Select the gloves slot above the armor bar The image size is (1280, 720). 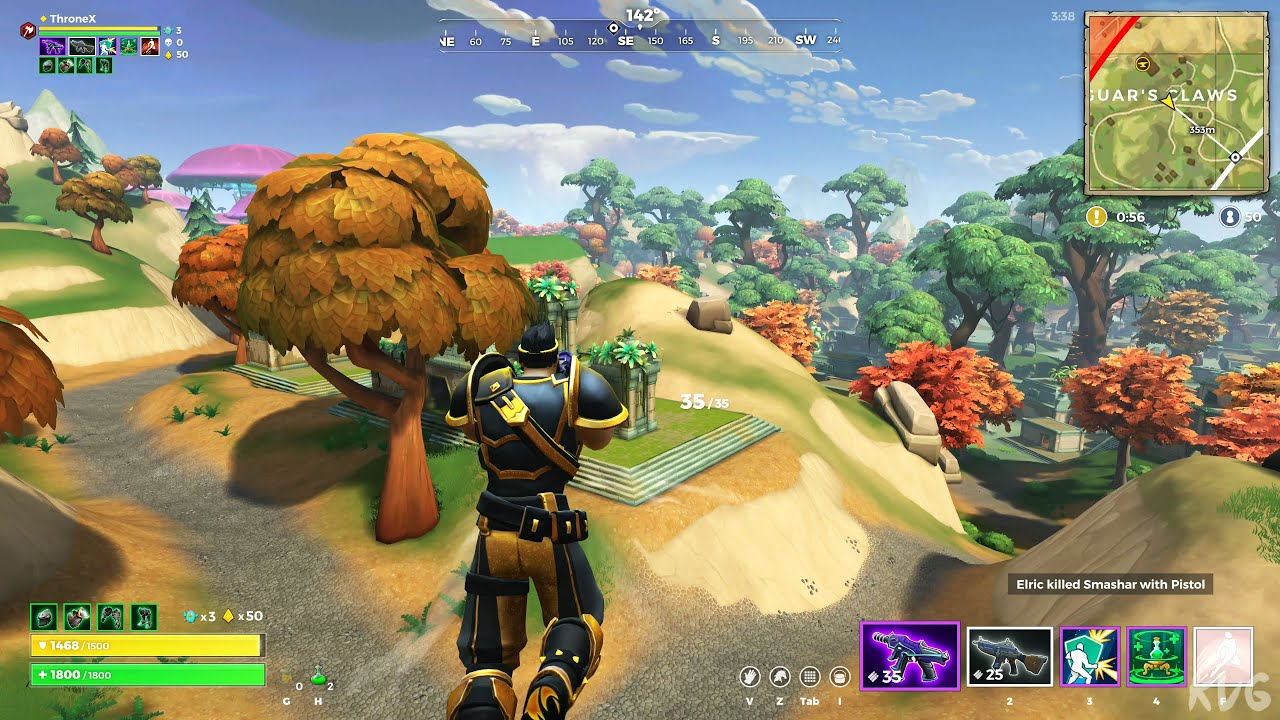[110, 616]
